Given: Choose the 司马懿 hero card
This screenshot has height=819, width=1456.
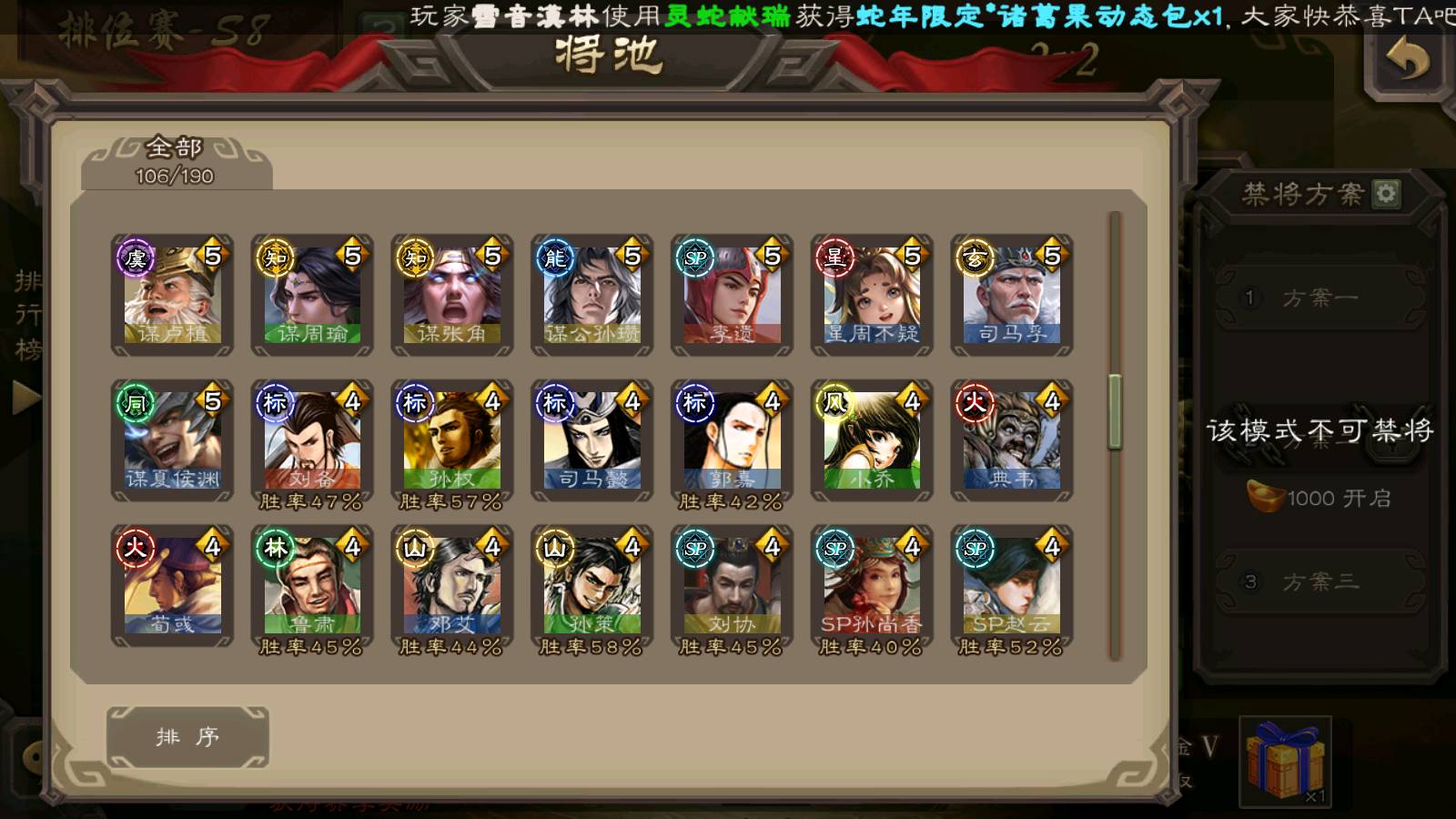Looking at the screenshot, I should coord(592,440).
